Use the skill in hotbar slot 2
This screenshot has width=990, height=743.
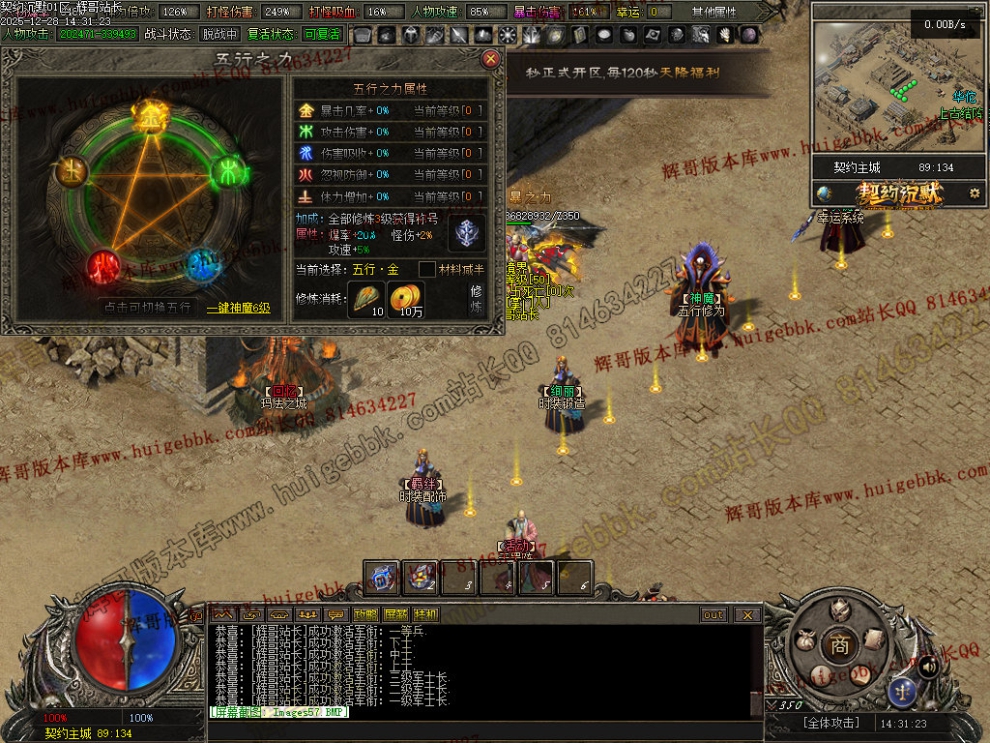point(420,578)
